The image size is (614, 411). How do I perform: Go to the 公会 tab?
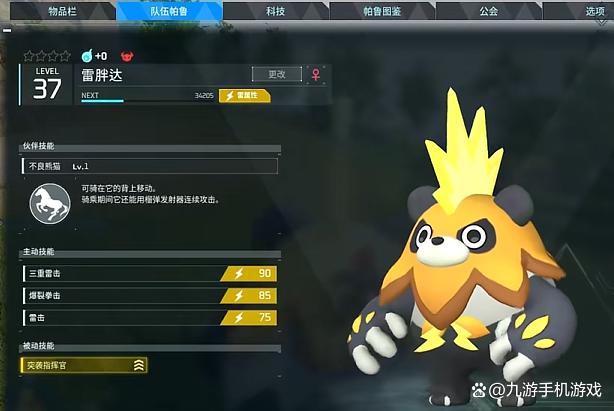coord(488,11)
